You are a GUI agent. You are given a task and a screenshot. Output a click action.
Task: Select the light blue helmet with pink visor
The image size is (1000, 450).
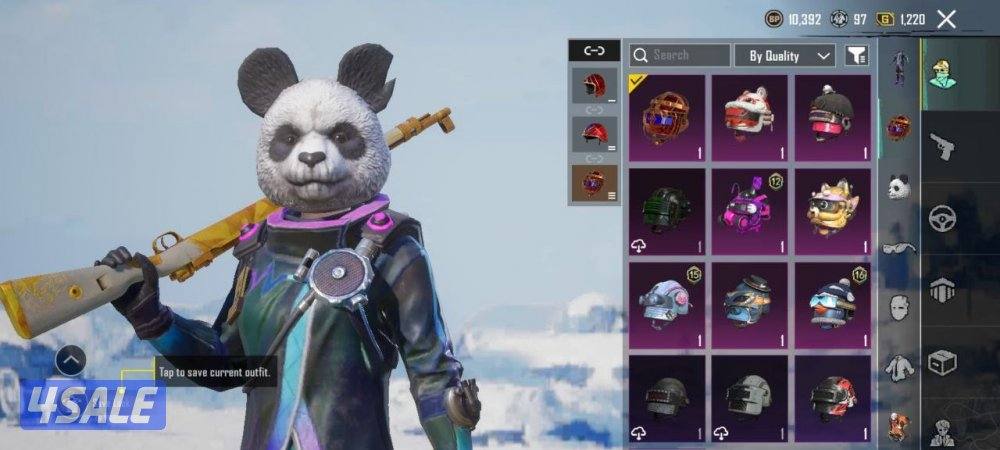pos(666,304)
